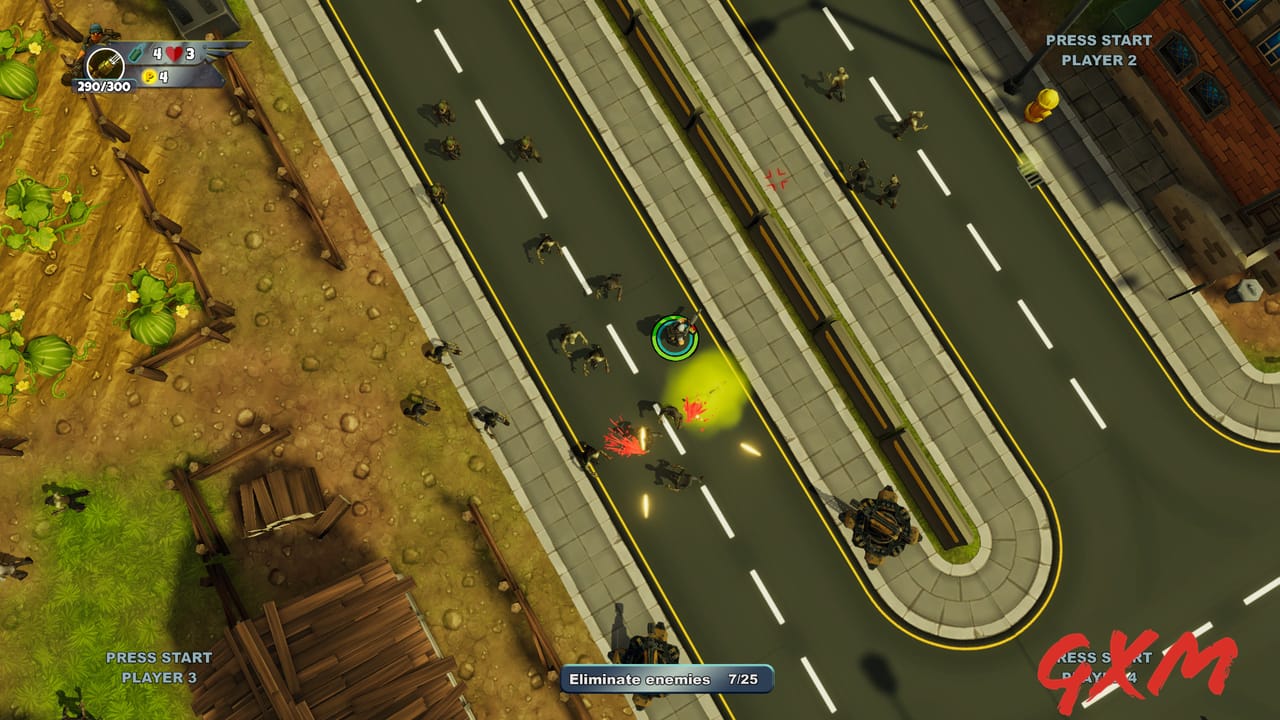Click the yellow coin currency icon
Viewport: 1280px width, 720px height.
coord(149,77)
